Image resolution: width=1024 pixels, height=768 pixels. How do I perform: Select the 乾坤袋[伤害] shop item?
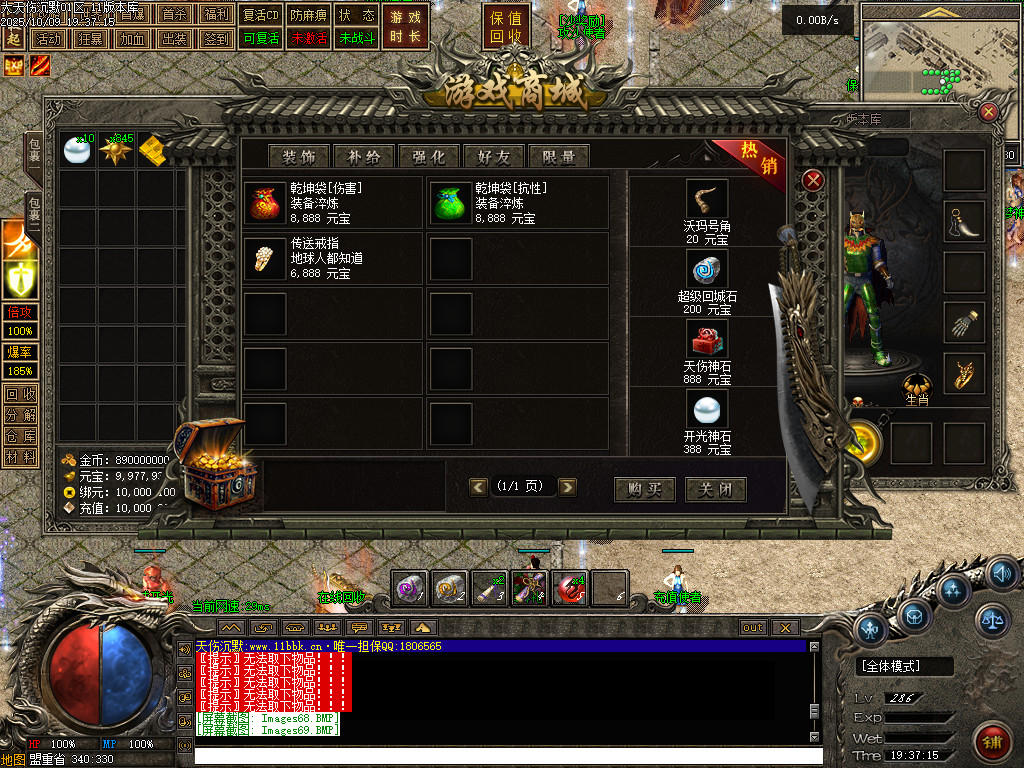click(331, 203)
